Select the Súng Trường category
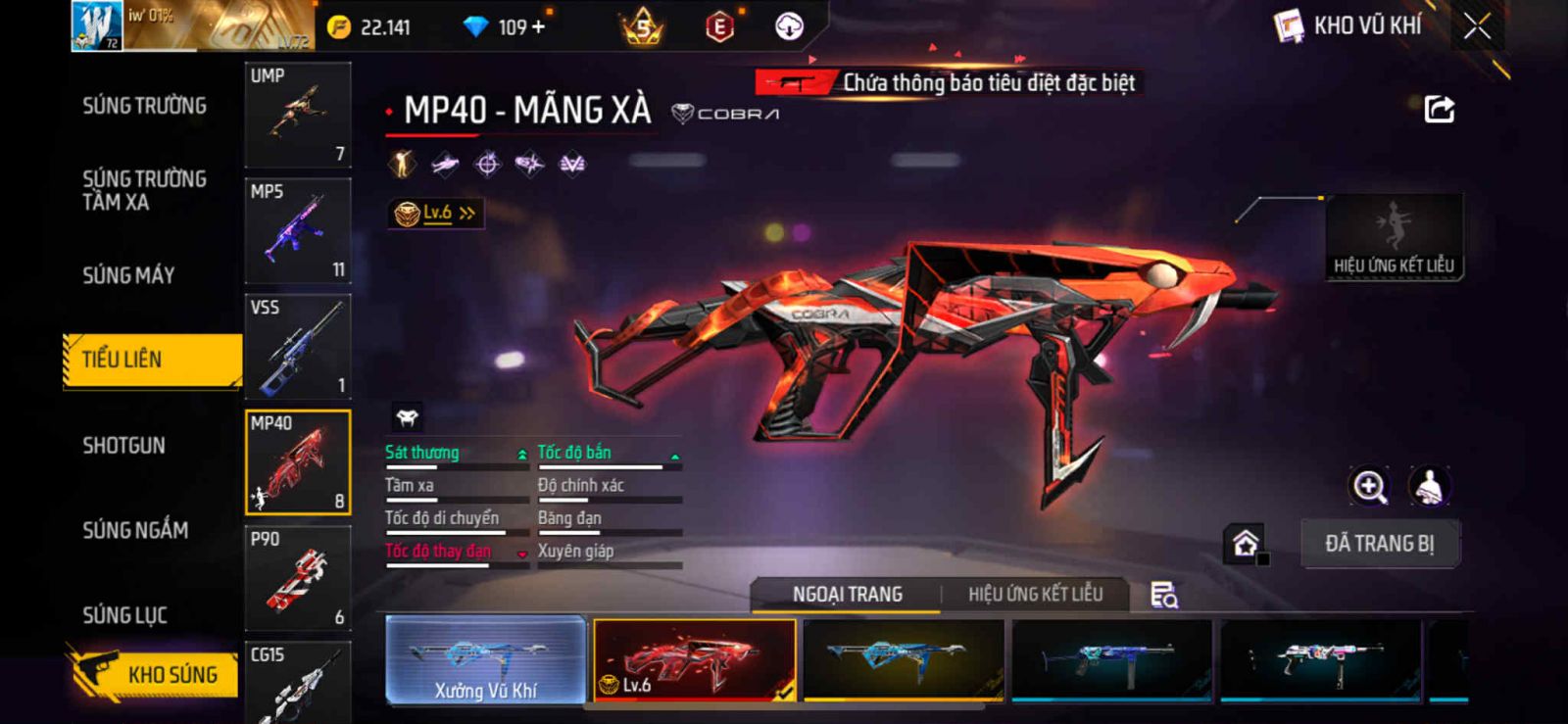The width and height of the screenshot is (1568, 724). tap(144, 106)
